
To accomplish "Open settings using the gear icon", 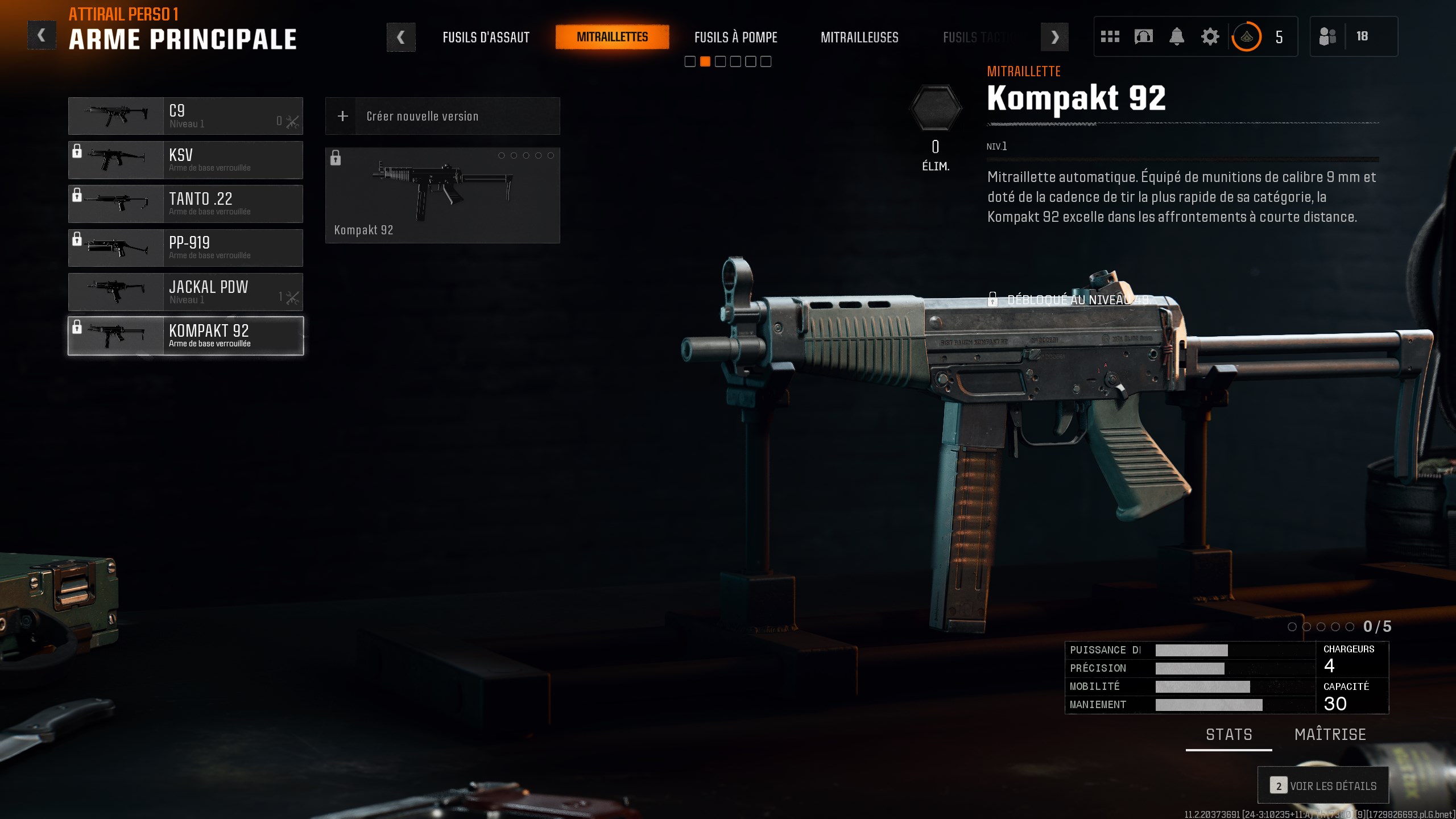I will tap(1210, 36).
